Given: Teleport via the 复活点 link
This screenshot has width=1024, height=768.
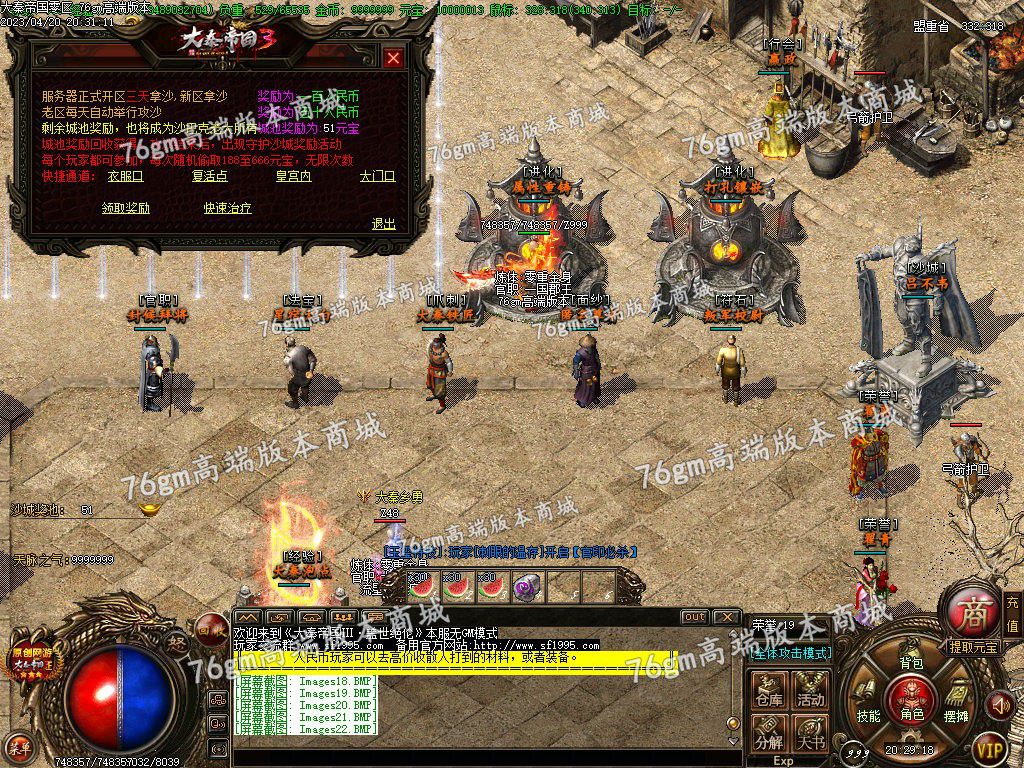Looking at the screenshot, I should [210, 176].
